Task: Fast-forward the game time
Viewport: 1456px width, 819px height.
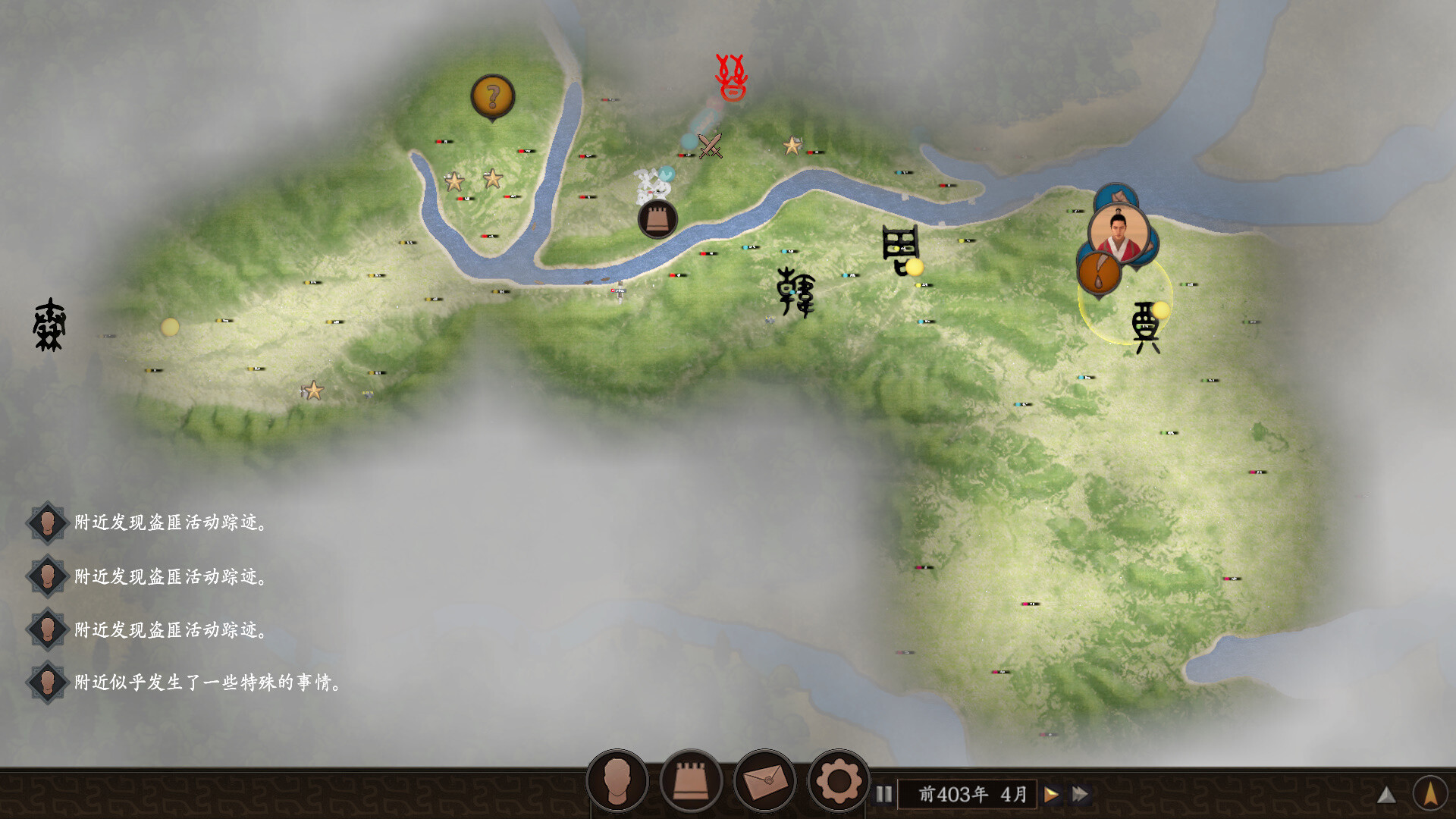Action: click(x=1081, y=794)
